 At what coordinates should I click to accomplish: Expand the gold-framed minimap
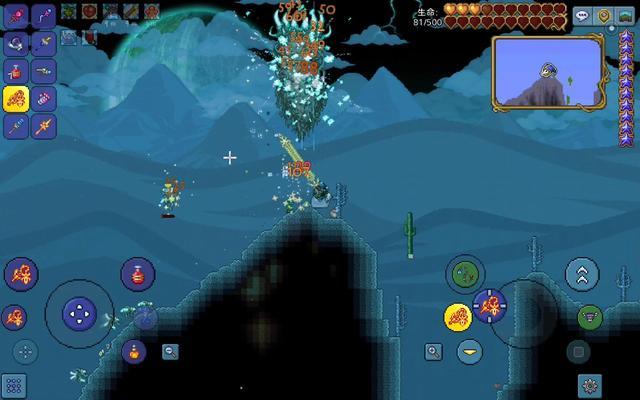coord(547,72)
